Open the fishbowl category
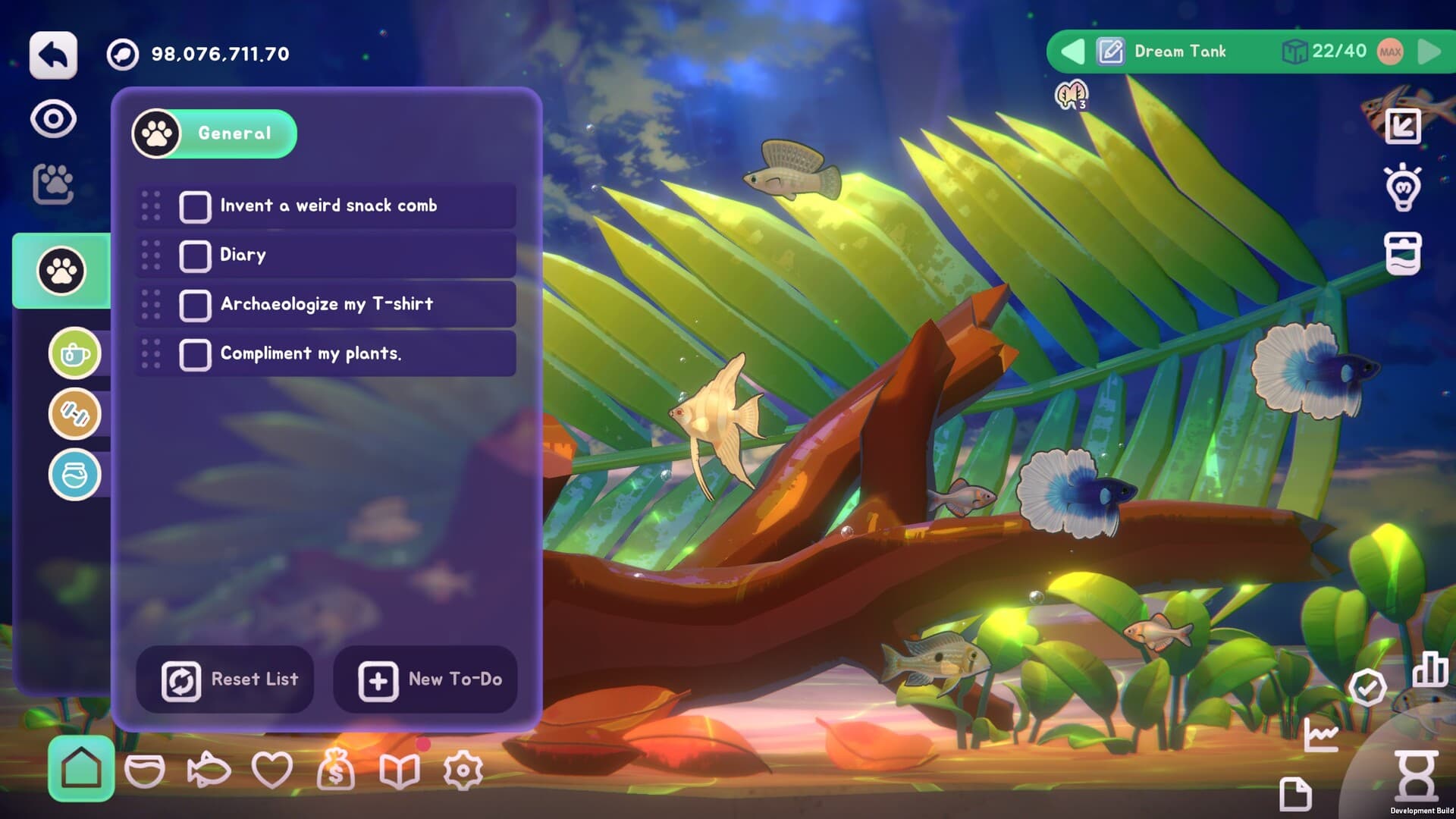 point(74,475)
